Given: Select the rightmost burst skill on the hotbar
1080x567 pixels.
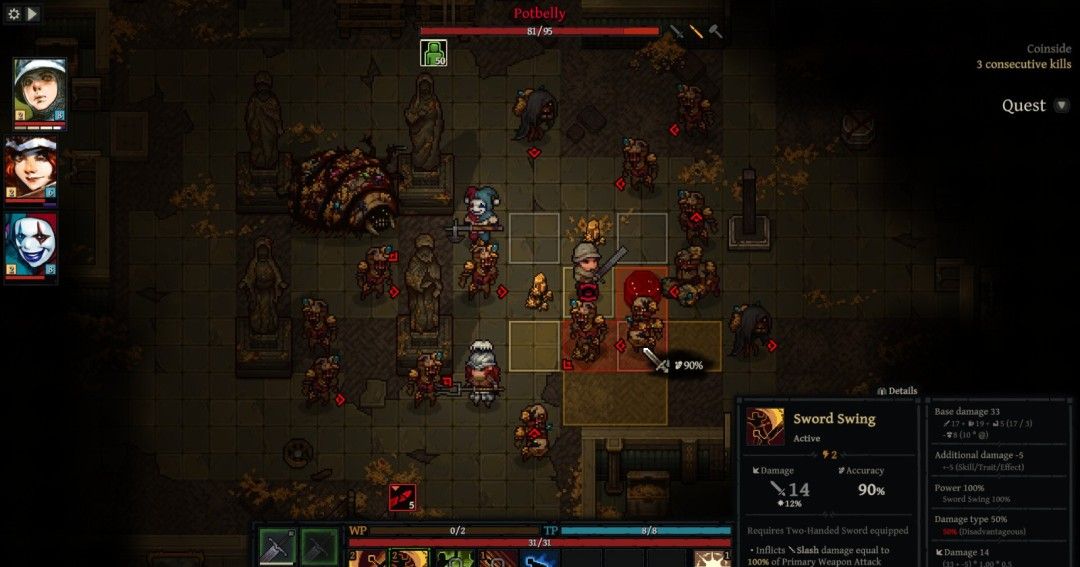Looking at the screenshot, I should 713,559.
